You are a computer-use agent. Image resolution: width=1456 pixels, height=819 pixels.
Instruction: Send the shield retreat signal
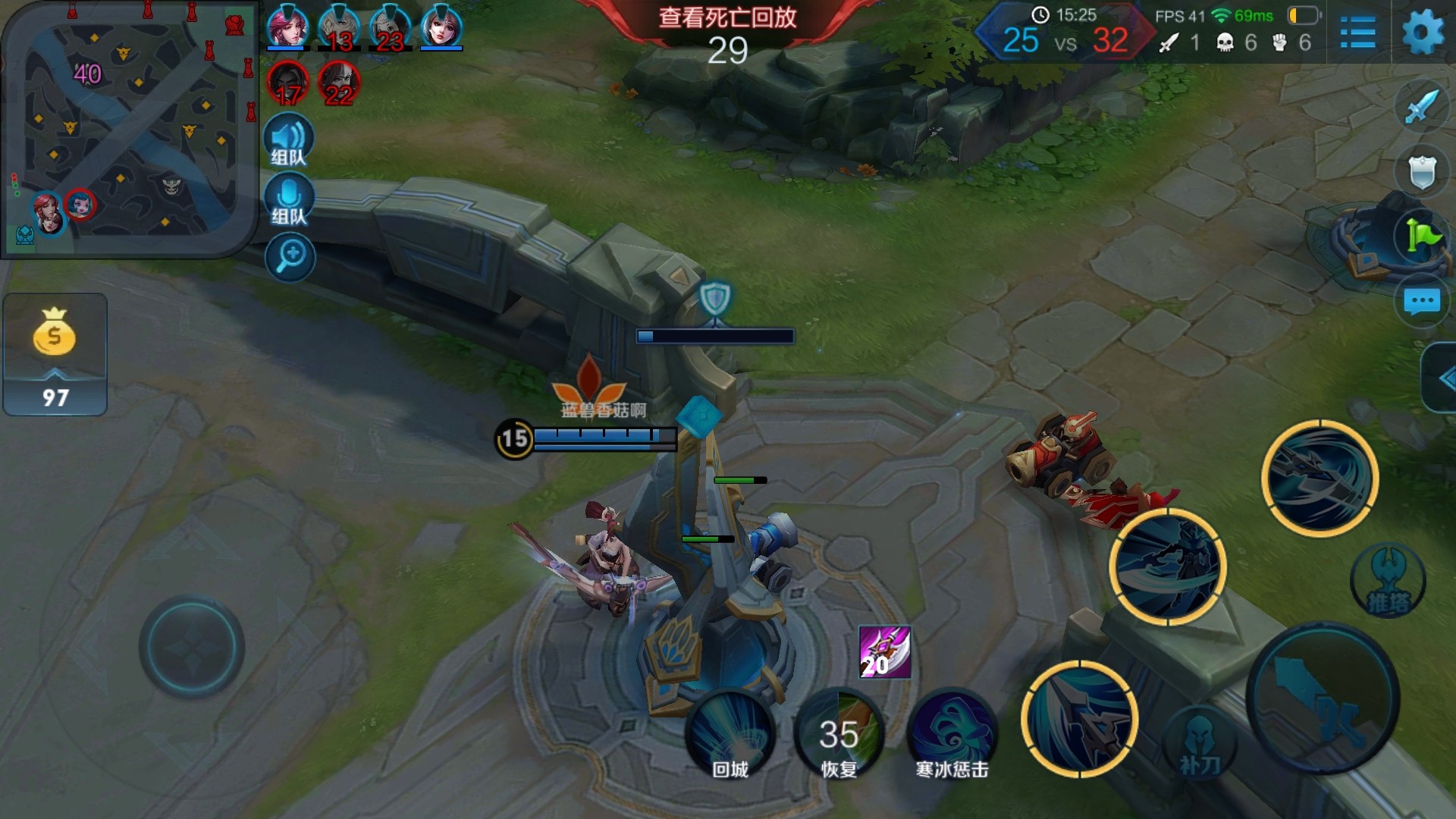(x=1422, y=172)
